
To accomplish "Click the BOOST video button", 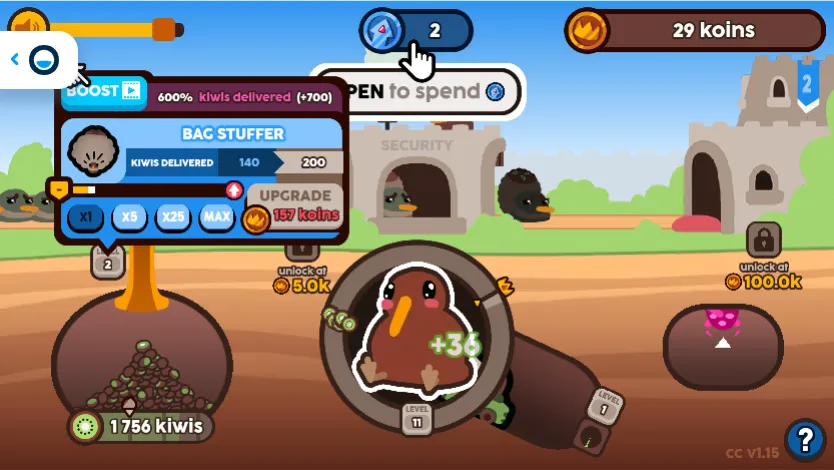I will point(103,92).
